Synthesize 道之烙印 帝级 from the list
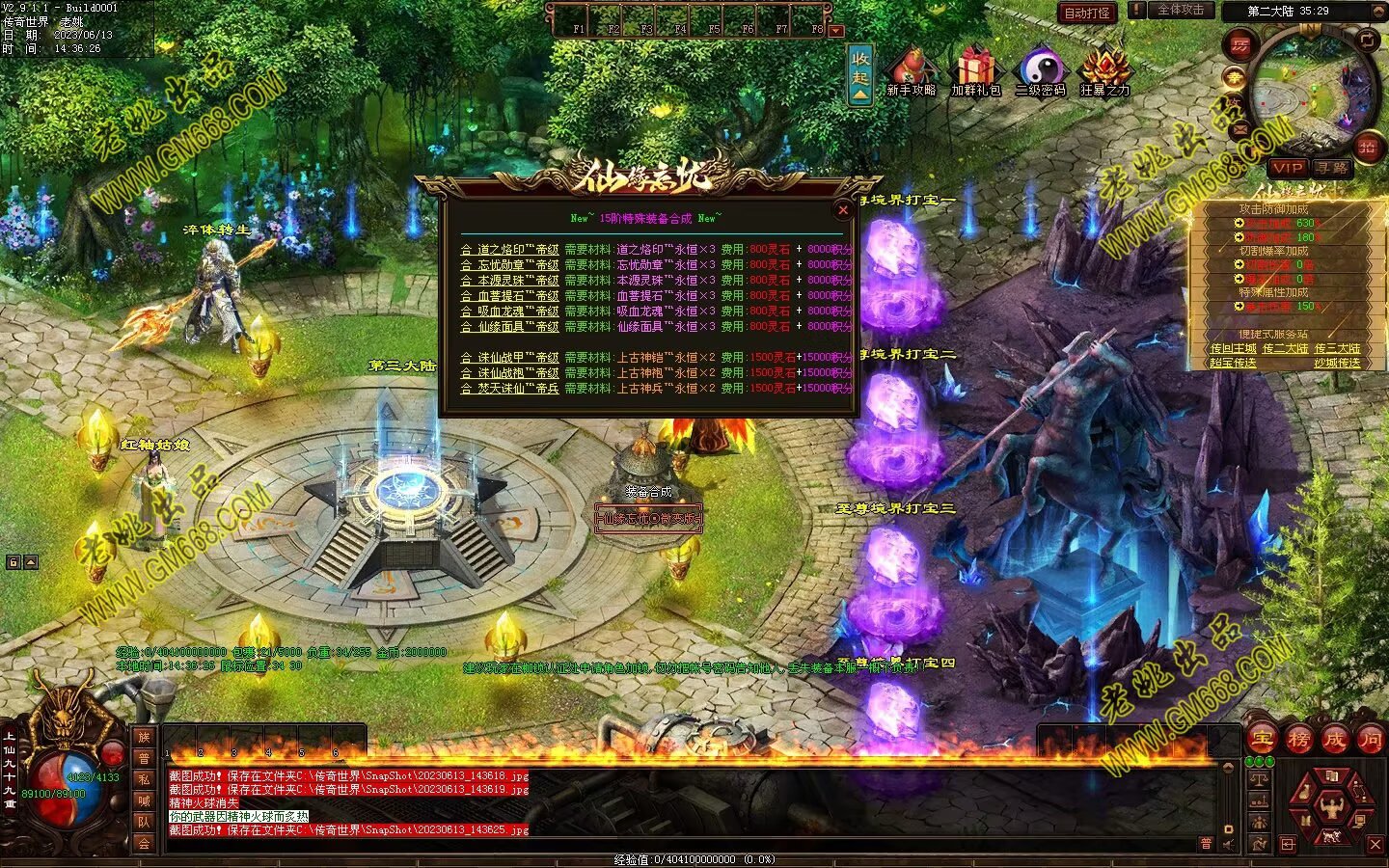 [509, 250]
